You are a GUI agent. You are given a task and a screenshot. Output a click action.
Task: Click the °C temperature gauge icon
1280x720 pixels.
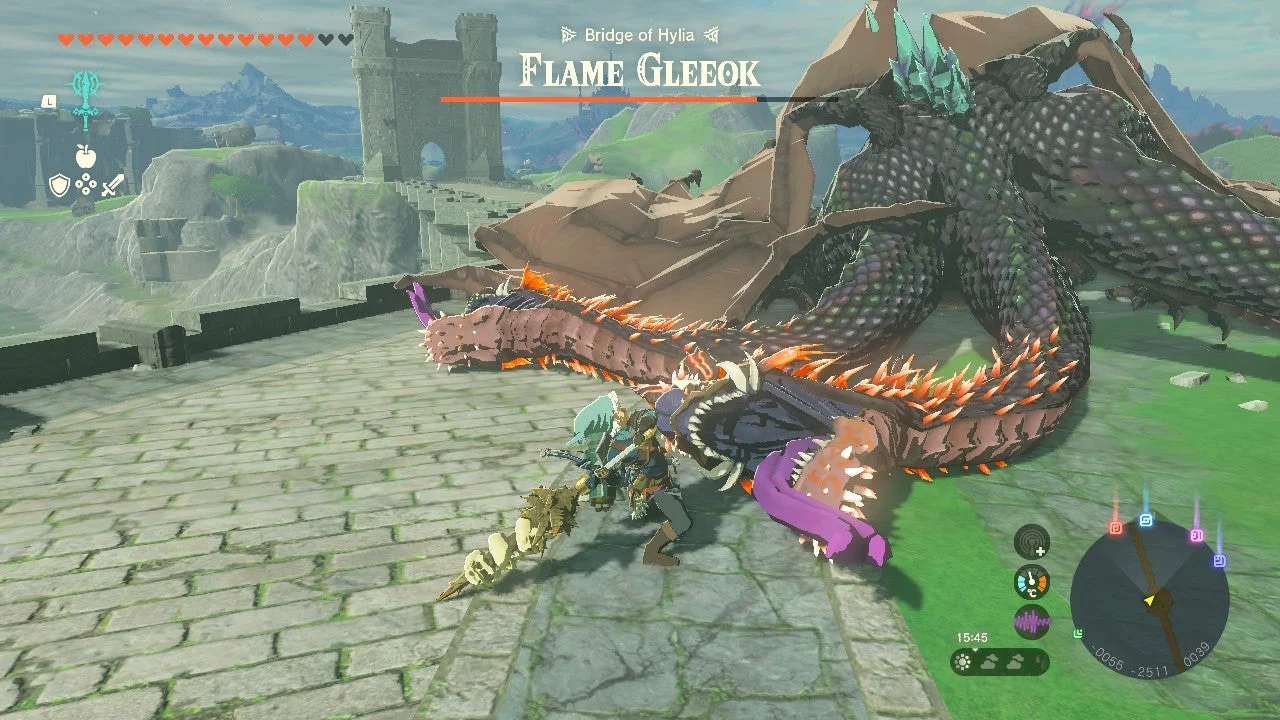pyautogui.click(x=1032, y=582)
